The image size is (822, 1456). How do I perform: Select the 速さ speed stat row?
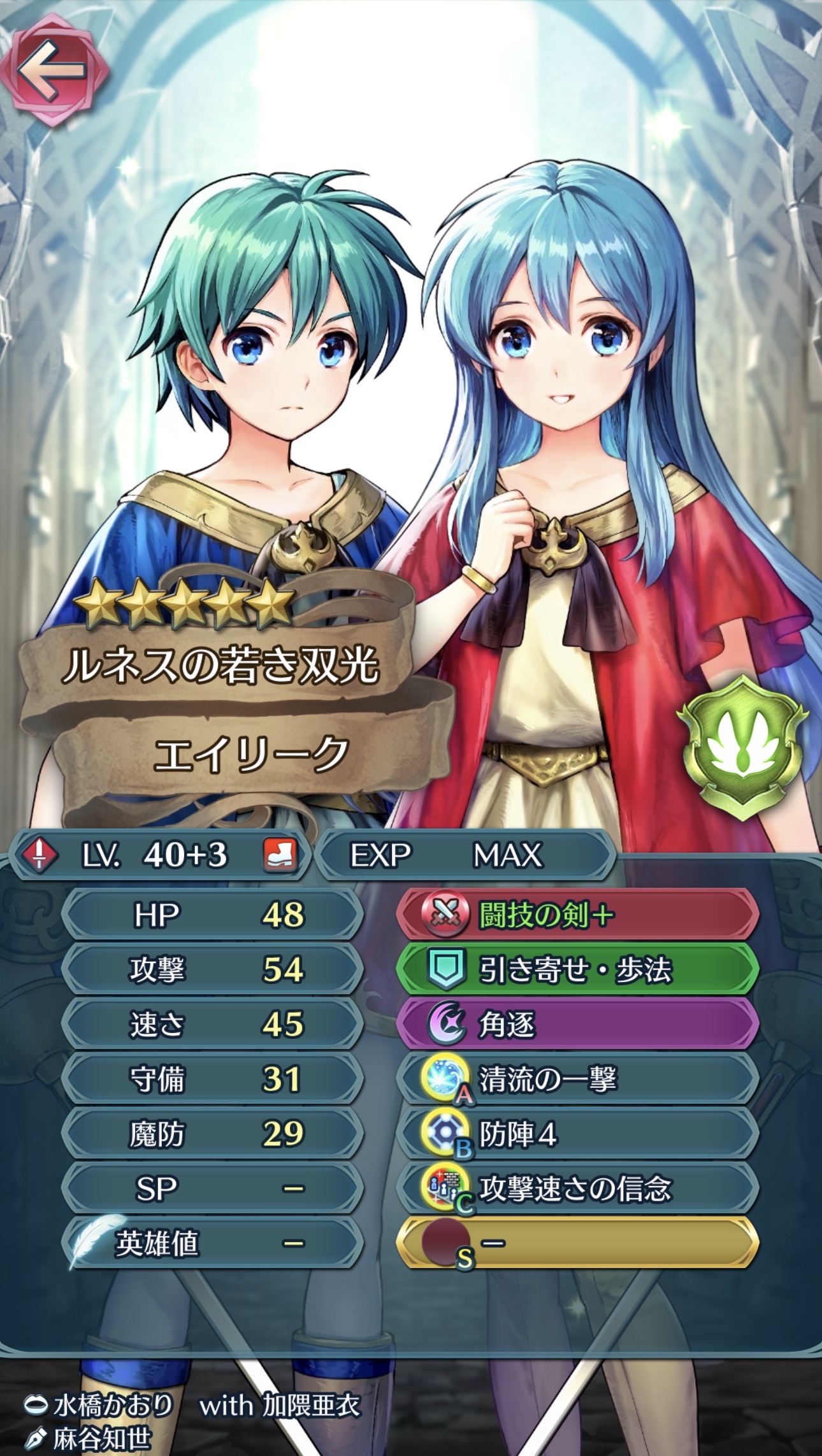pos(213,1025)
